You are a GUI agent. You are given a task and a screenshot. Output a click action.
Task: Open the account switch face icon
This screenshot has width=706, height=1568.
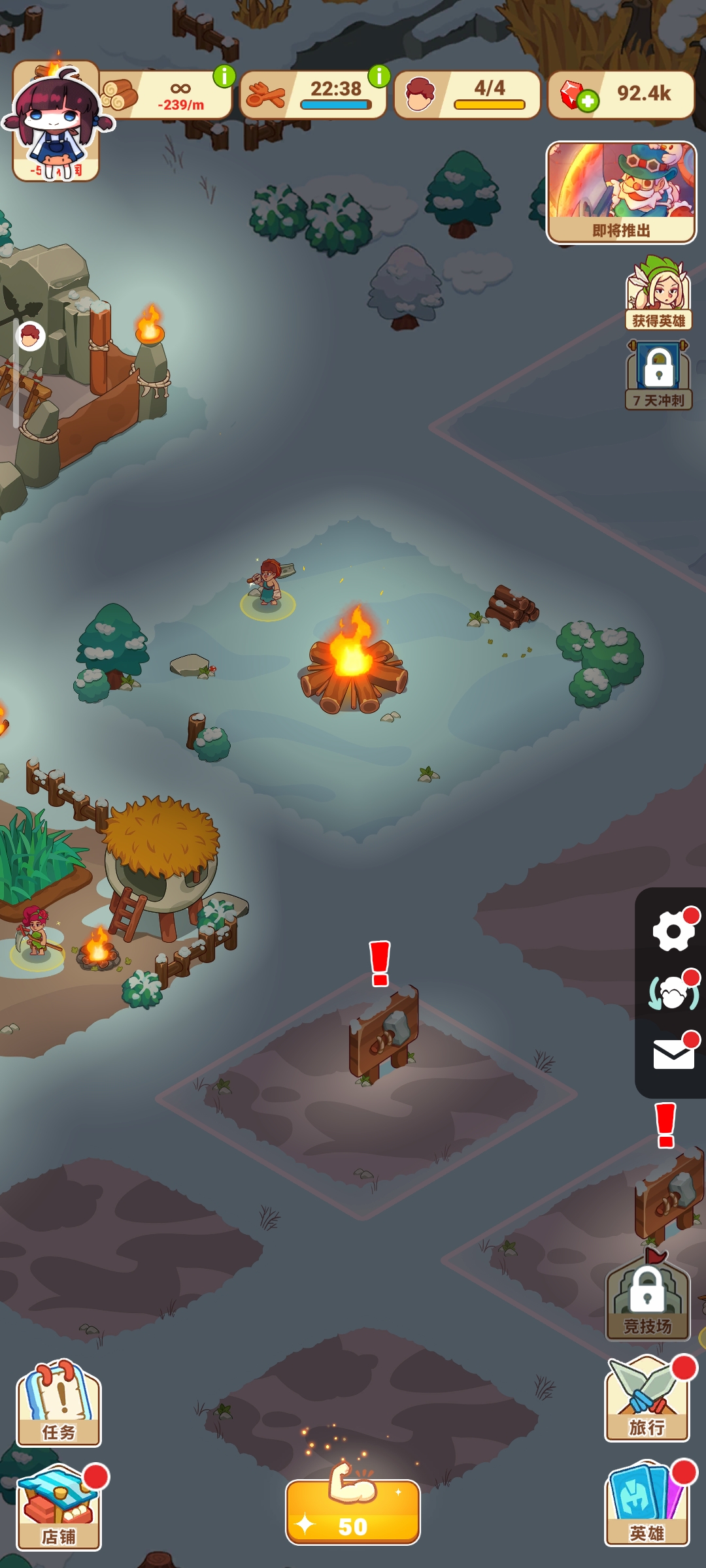point(673,993)
